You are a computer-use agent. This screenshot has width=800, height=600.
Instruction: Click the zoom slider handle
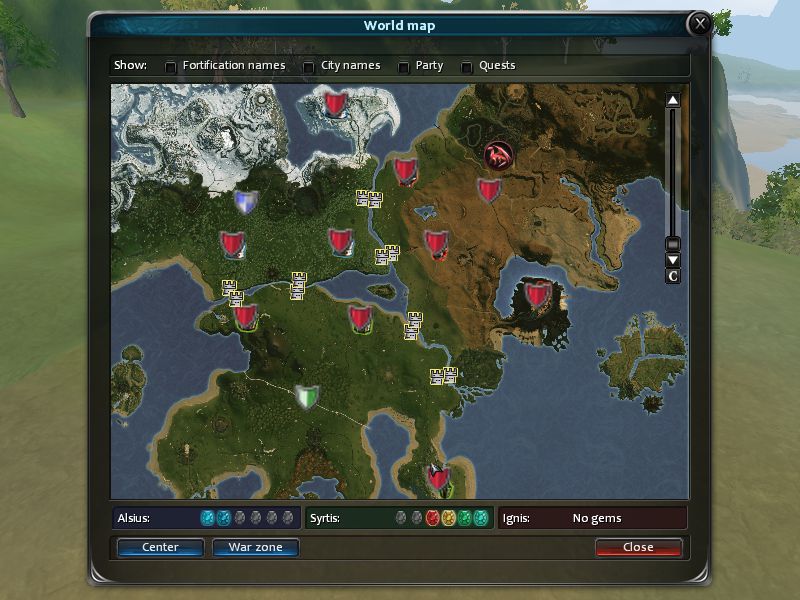[x=673, y=243]
